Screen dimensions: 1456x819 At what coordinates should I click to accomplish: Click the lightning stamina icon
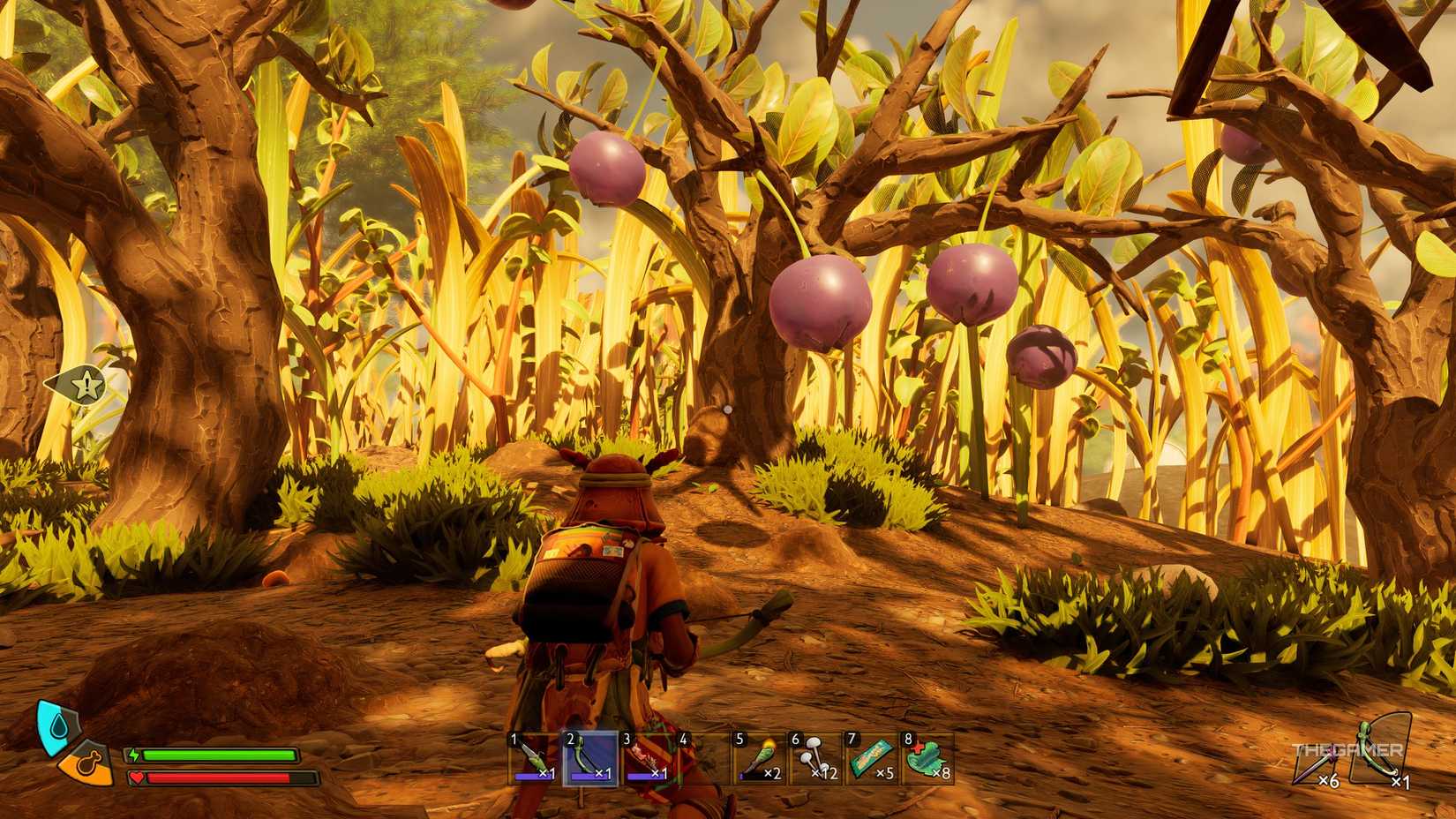[x=134, y=755]
